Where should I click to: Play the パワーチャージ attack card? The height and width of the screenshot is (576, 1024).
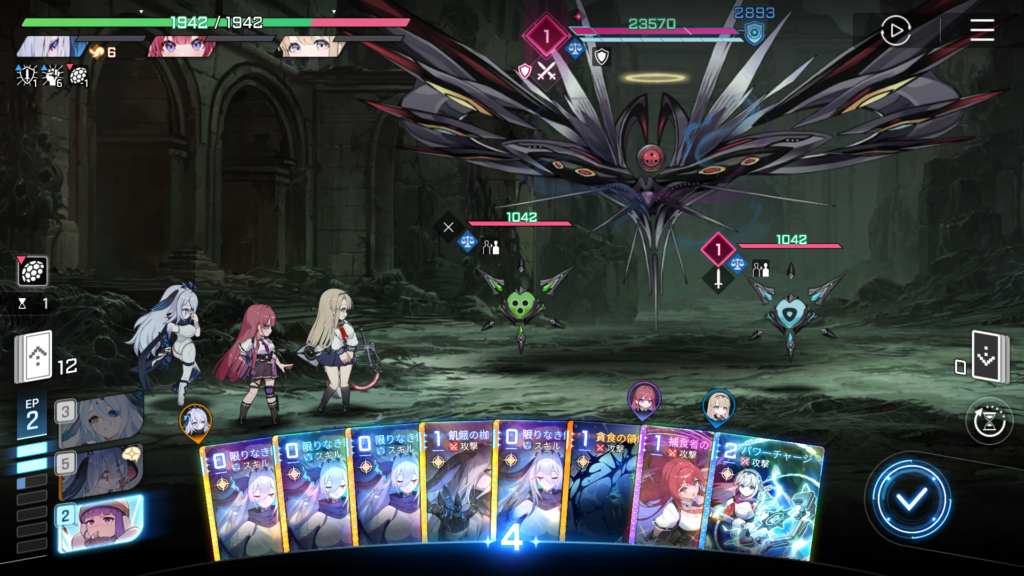[x=768, y=495]
